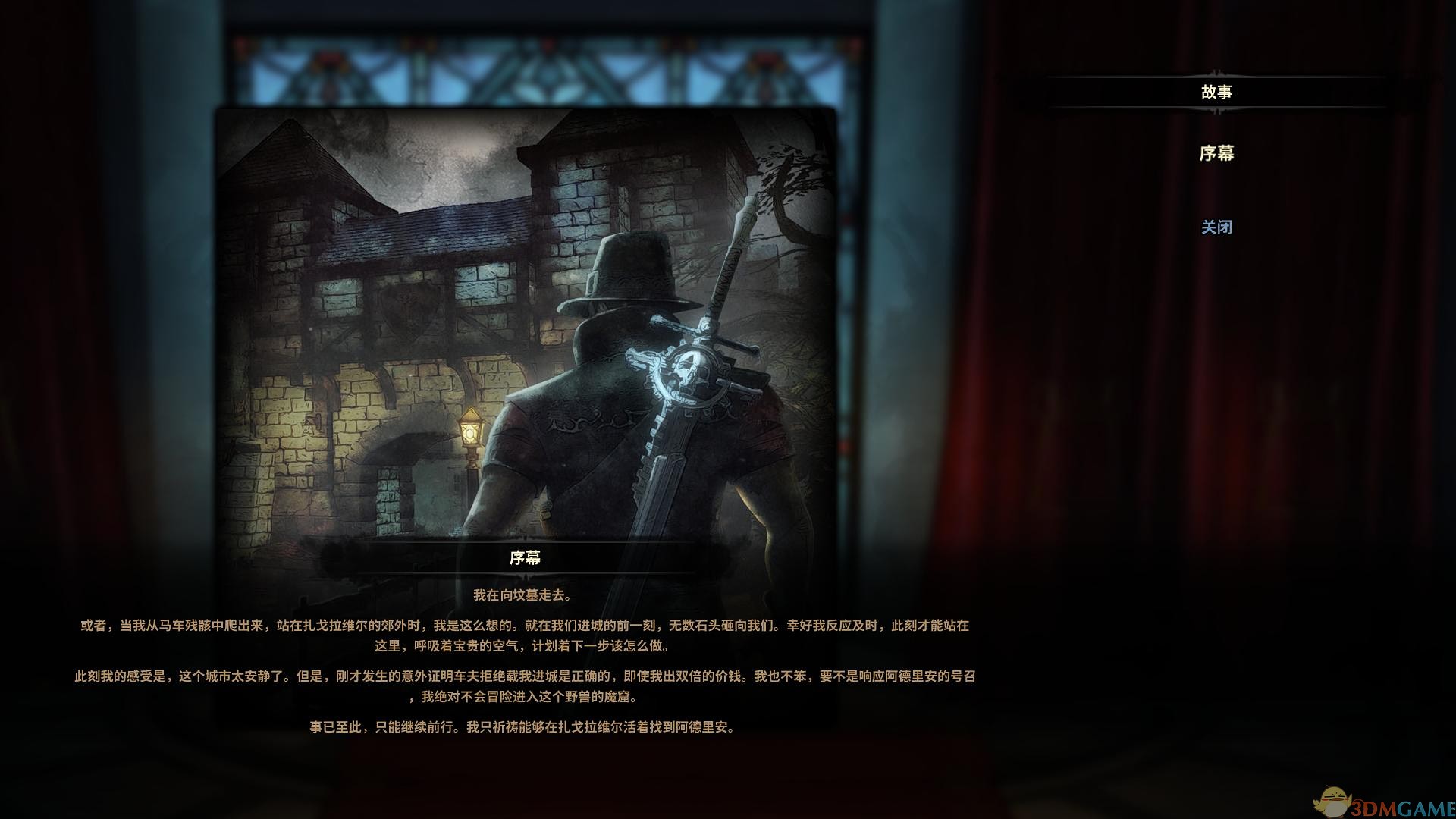Click the first story paragraph about 扎戈拉维尔
The image size is (1456, 819).
pos(526,637)
